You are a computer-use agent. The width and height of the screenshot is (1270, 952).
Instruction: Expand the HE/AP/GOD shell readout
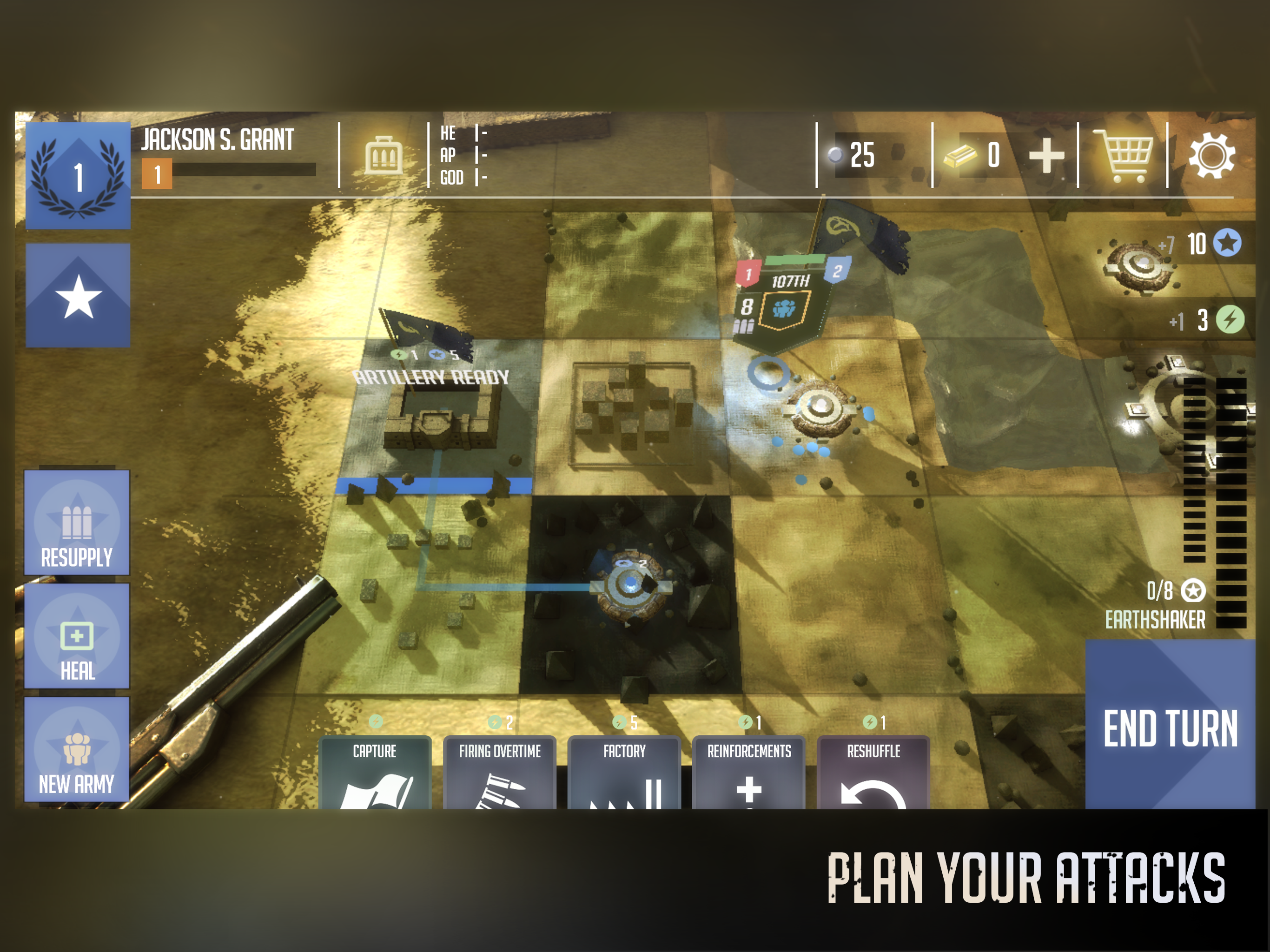(462, 156)
